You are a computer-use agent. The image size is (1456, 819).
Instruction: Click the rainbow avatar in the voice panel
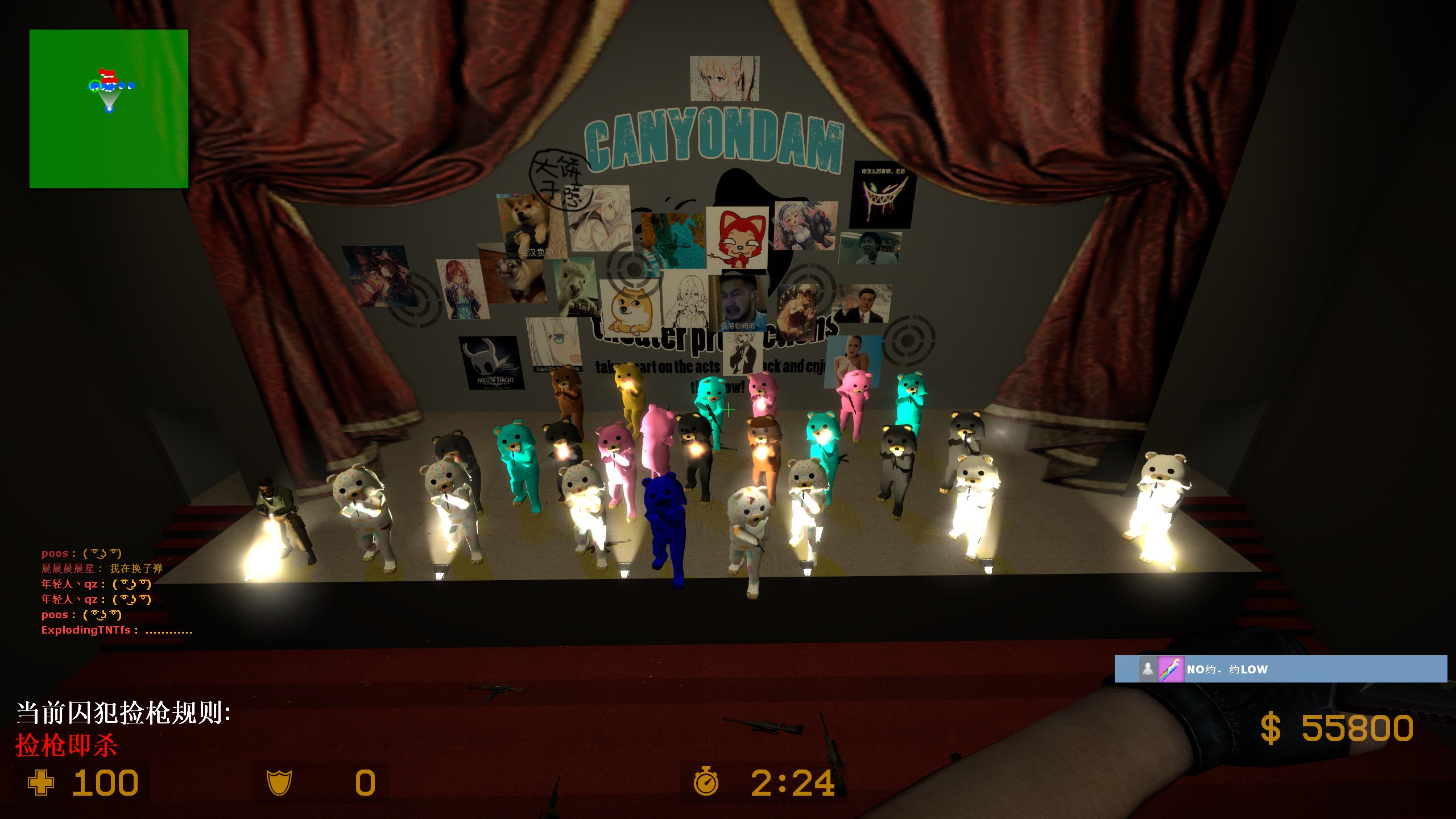[x=1171, y=669]
